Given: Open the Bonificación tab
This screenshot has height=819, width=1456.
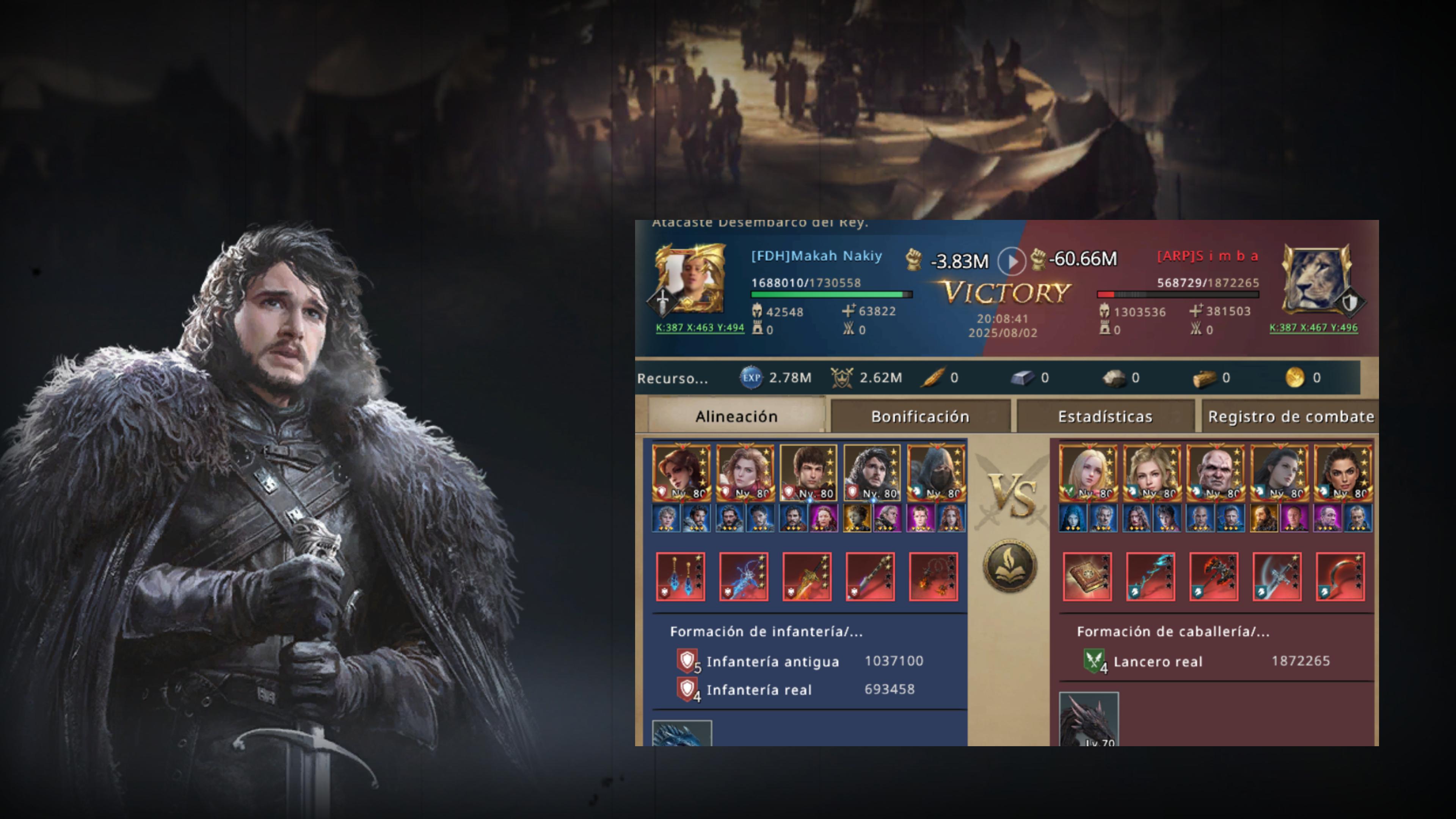Looking at the screenshot, I should tap(919, 417).
